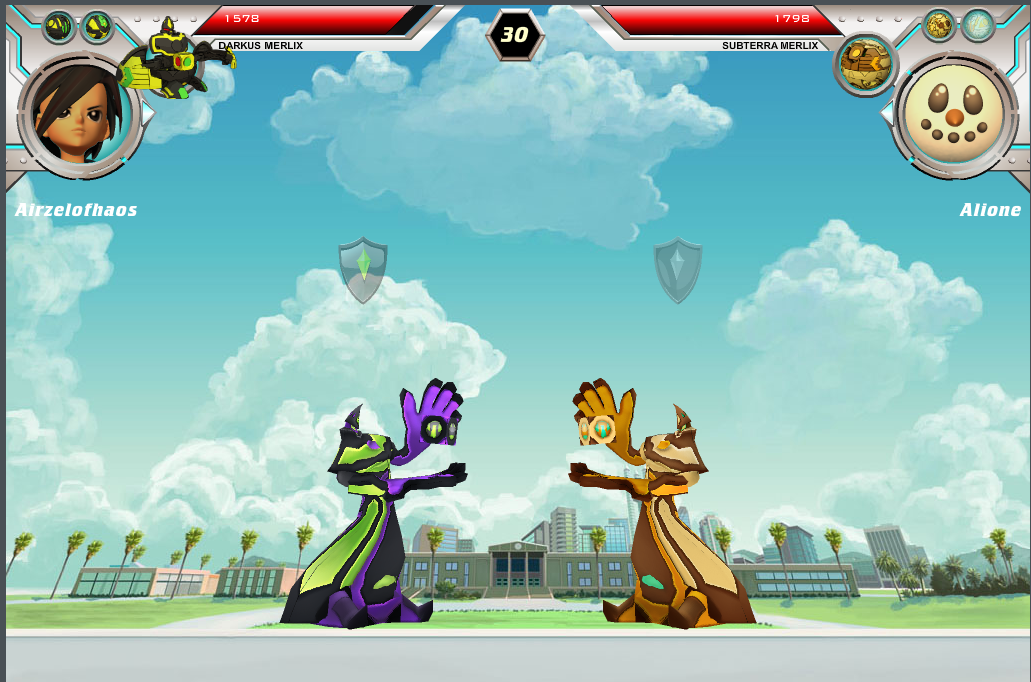Select the open Darkus Bakugan figure icon
Image resolution: width=1031 pixels, height=682 pixels.
176,58
